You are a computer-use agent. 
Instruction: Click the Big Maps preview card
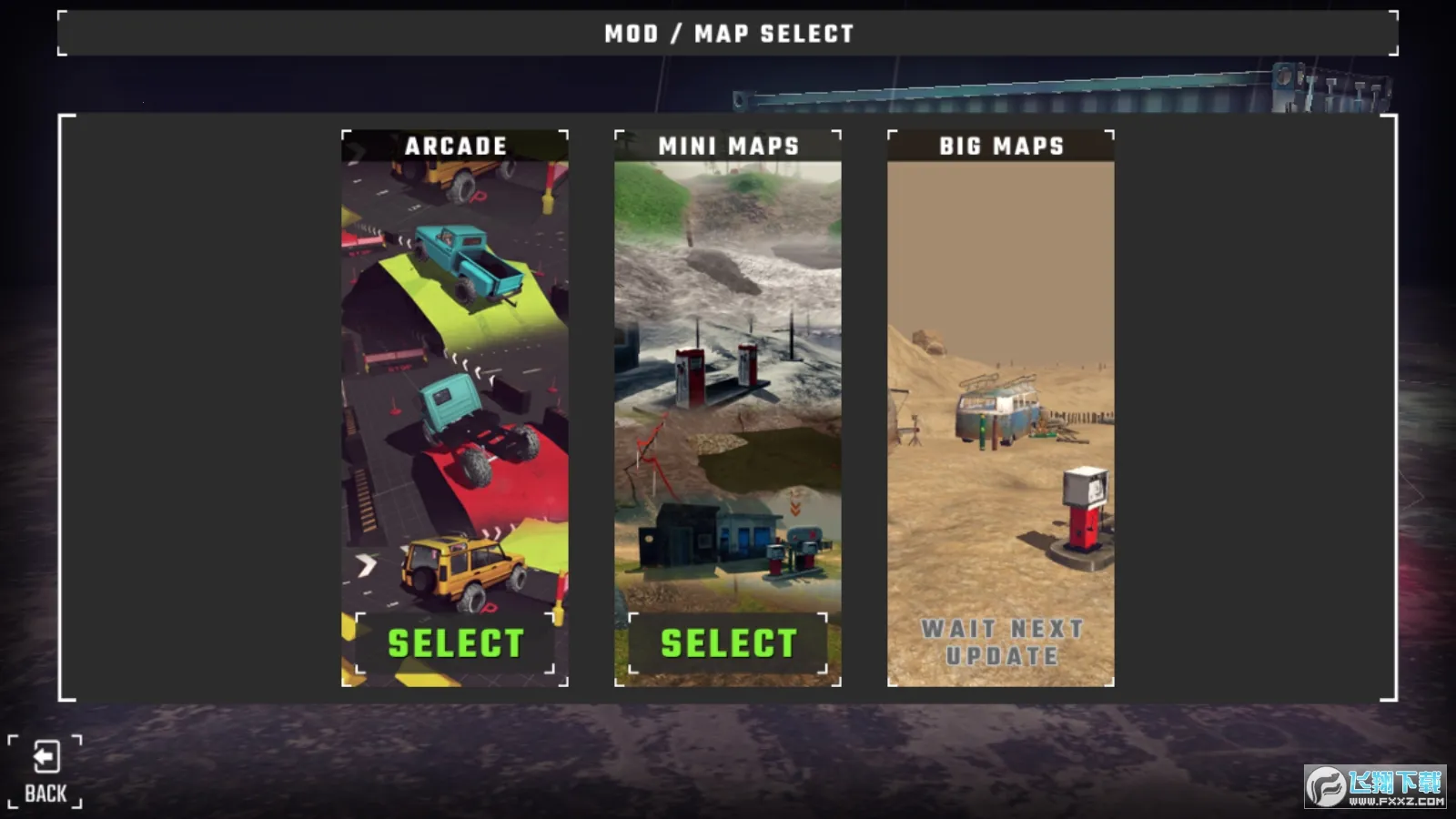[x=1001, y=409]
